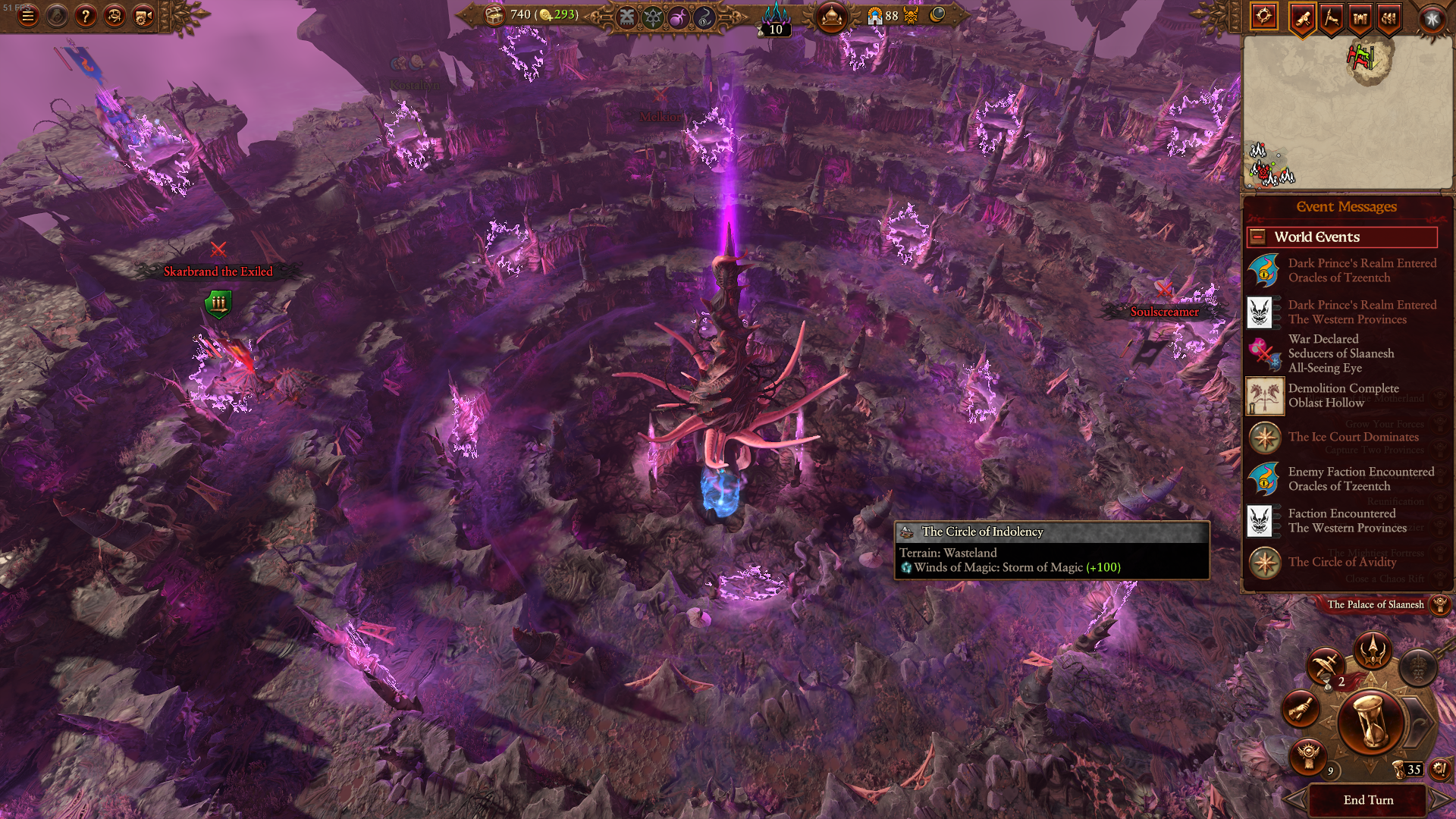Show the lords and heroes flag tab
This screenshot has width=1456, height=819.
[1331, 18]
